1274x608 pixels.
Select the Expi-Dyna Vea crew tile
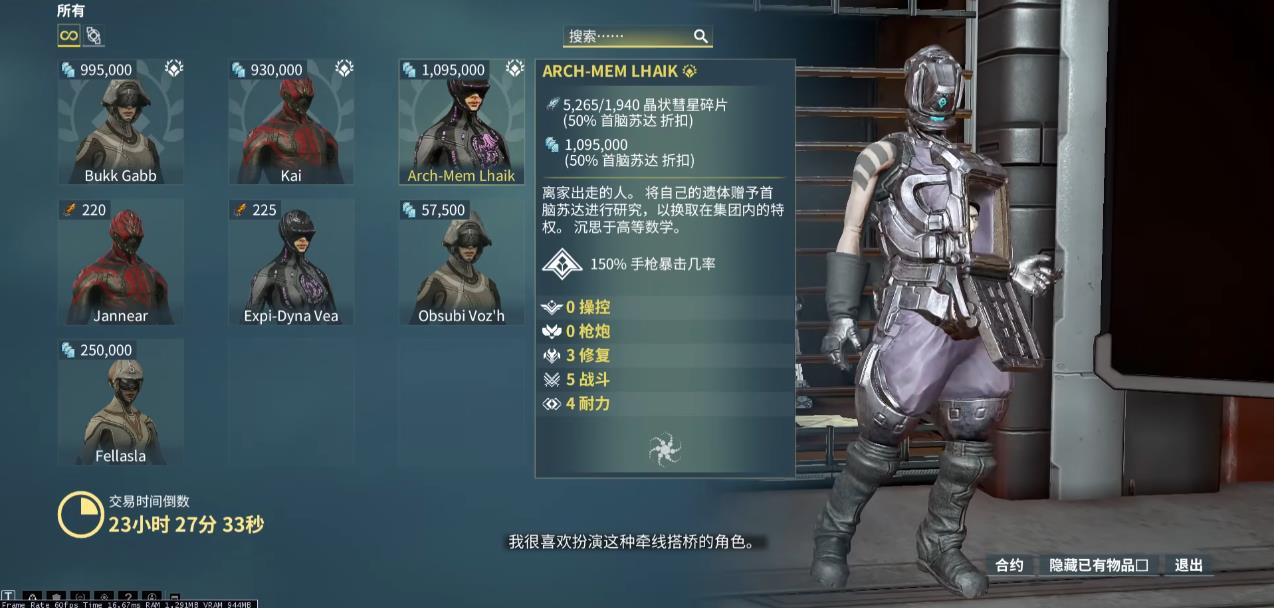pos(291,262)
